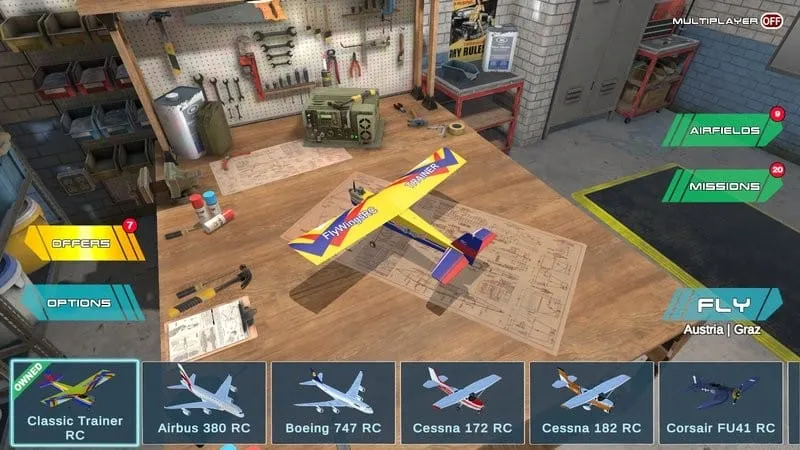
Task: Open the Airfields list
Action: (x=725, y=130)
